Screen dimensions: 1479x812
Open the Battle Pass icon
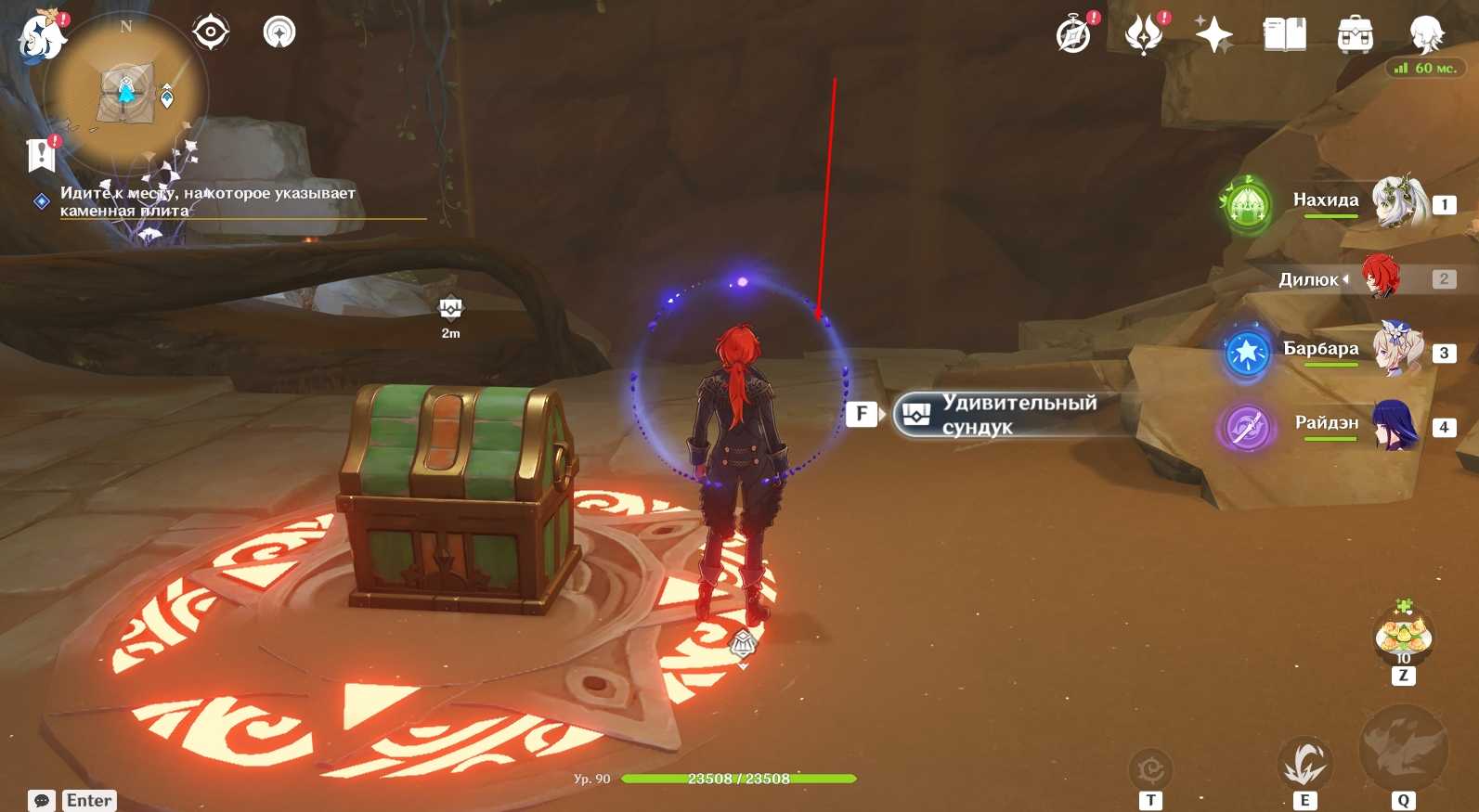pyautogui.click(x=1144, y=35)
